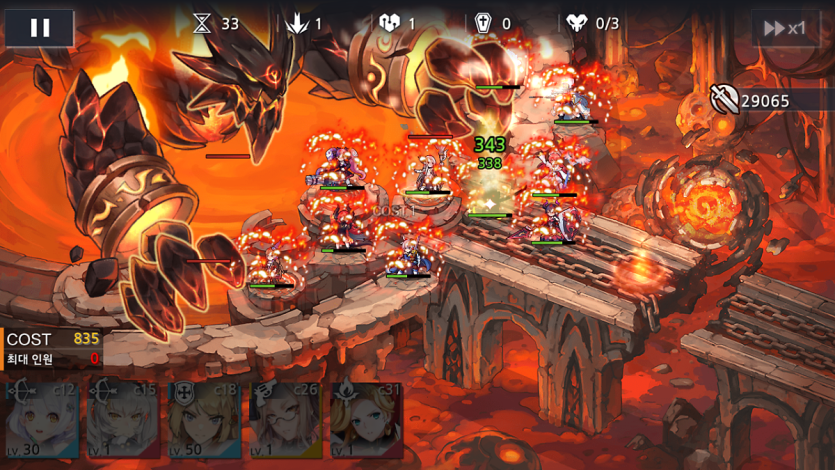Choose the cost 15 archer unit card
The height and width of the screenshot is (470, 835).
tap(122, 420)
